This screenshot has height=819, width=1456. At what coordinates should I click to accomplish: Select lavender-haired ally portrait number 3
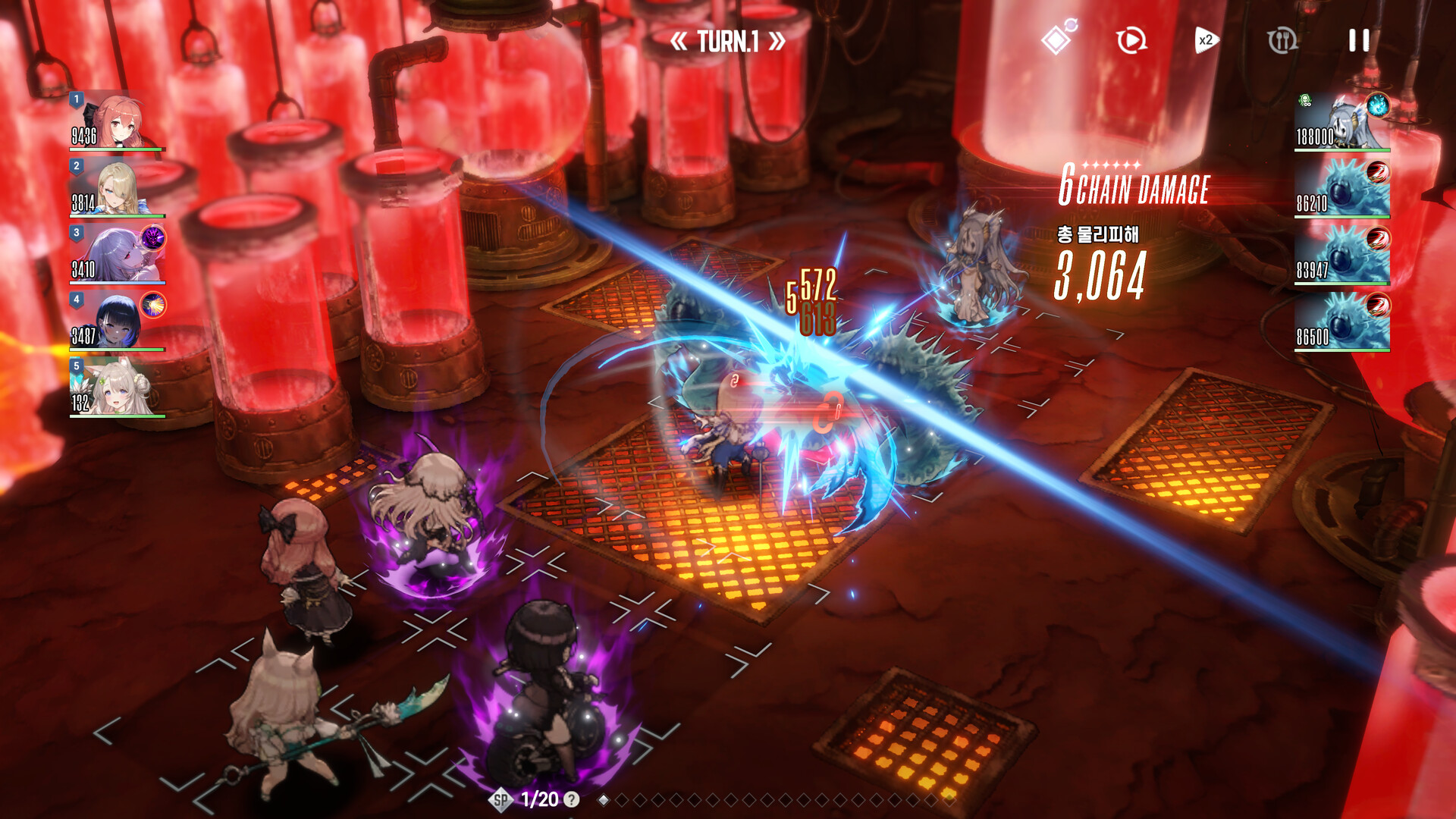pos(116,254)
